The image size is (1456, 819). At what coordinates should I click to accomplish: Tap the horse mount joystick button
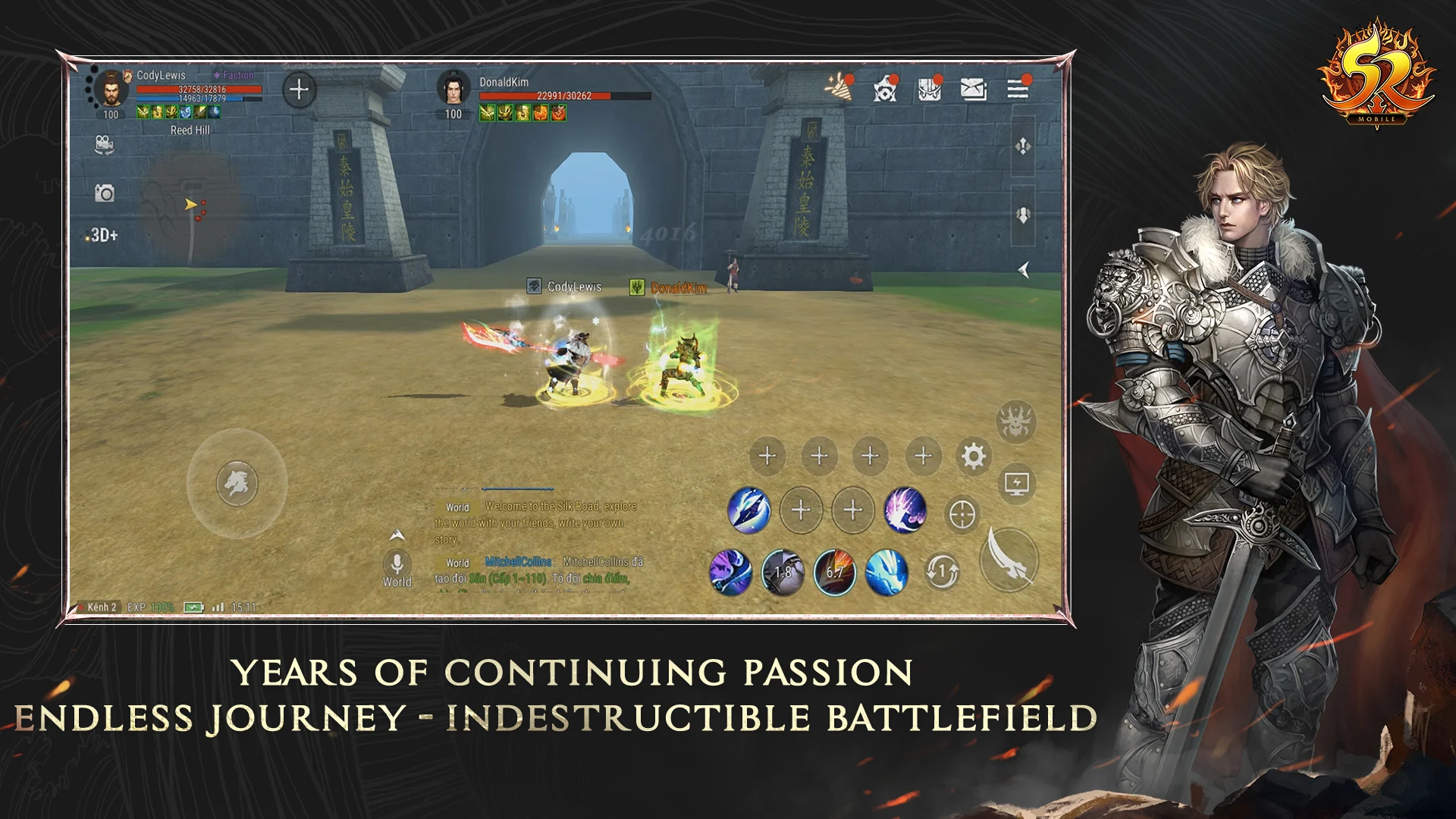coord(237,483)
